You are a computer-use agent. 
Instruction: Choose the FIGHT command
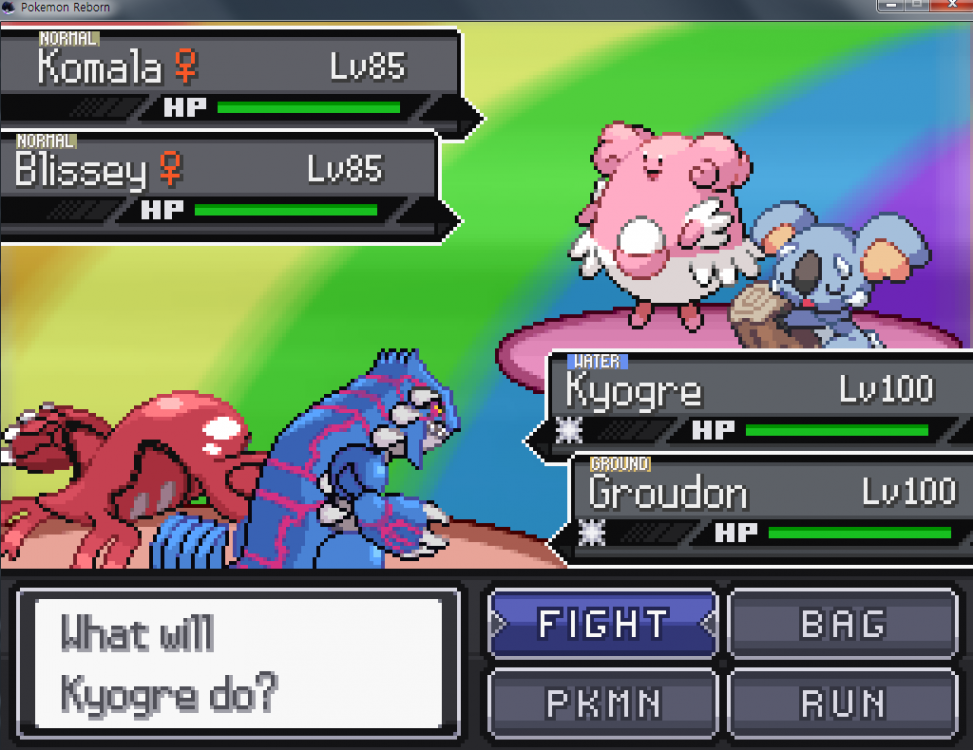pyautogui.click(x=603, y=624)
